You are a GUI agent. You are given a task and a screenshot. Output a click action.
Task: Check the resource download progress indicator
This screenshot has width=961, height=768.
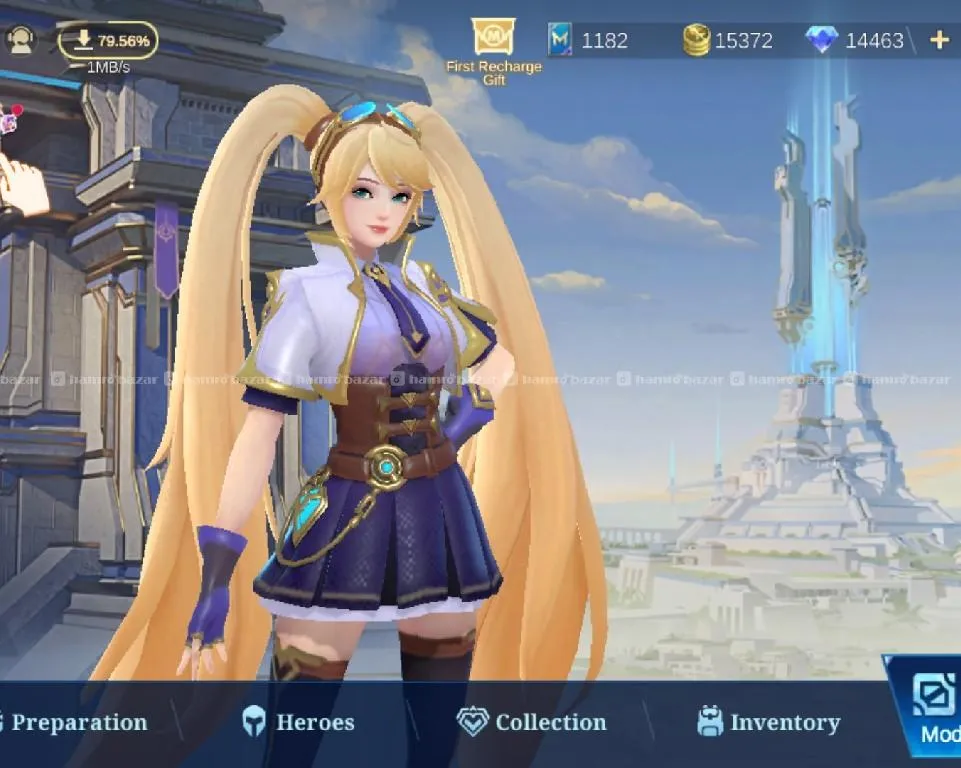point(108,41)
